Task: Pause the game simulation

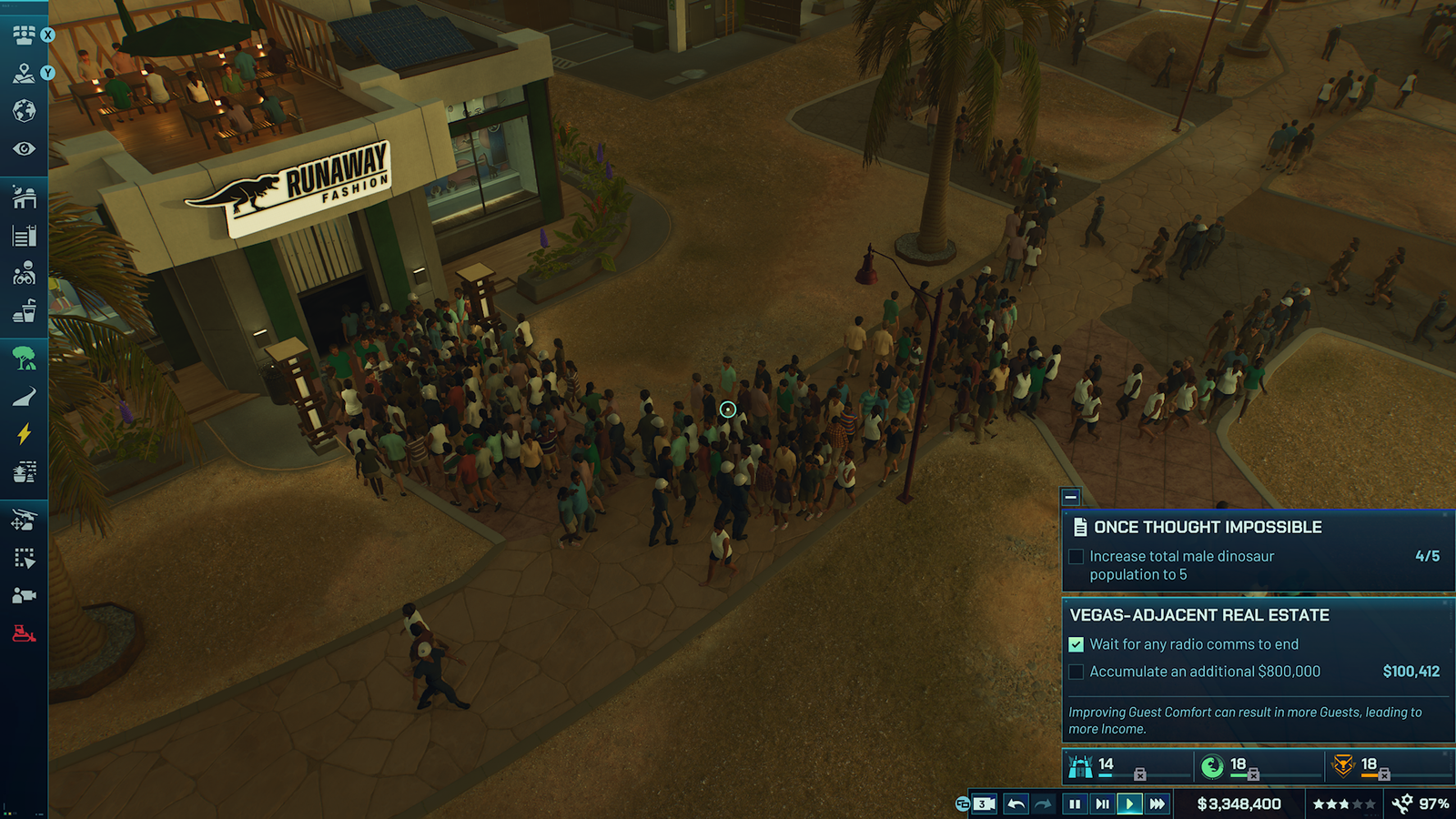Action: click(x=1075, y=804)
